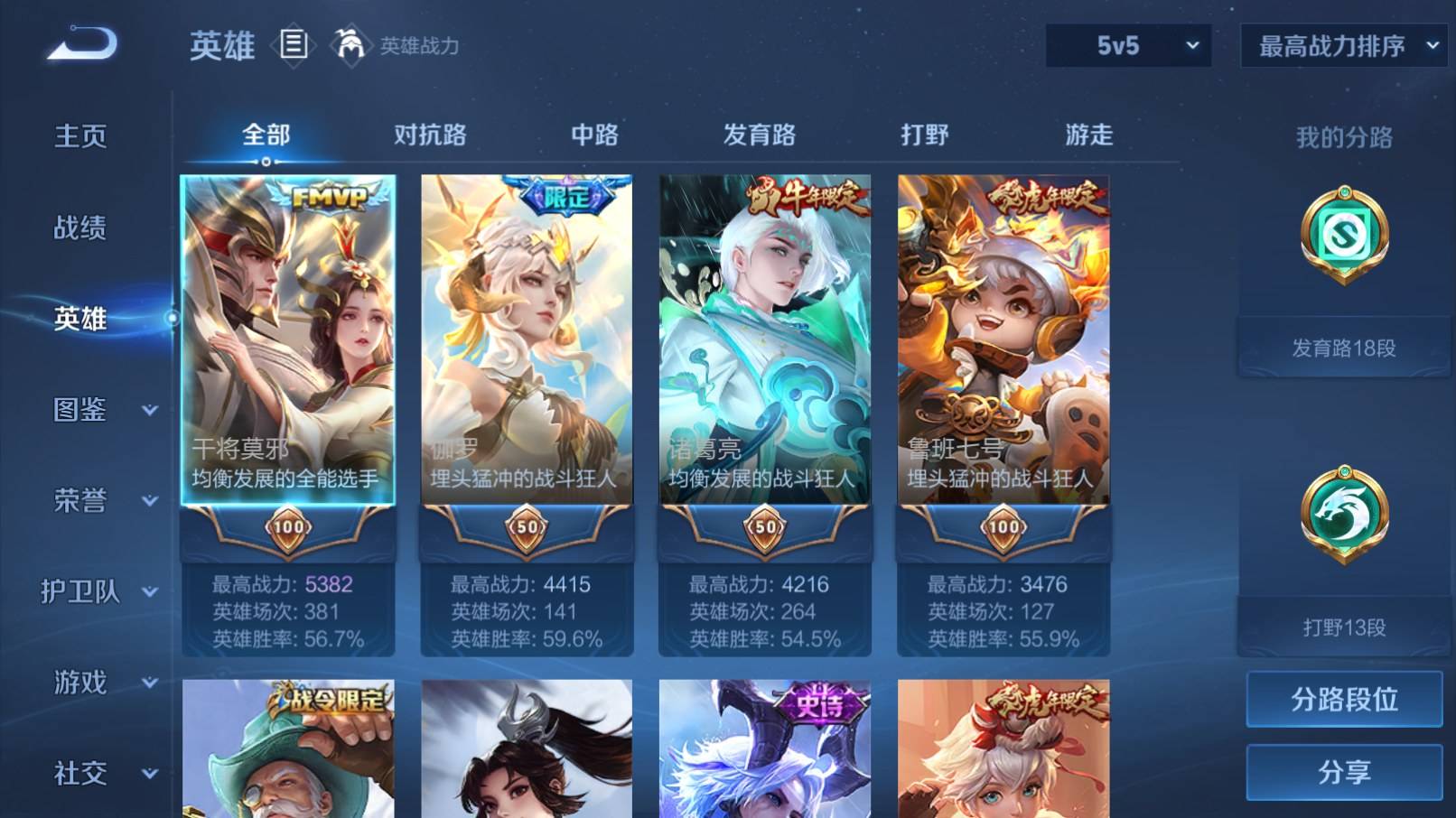Expand the 社交 sidebar section

coord(82,775)
